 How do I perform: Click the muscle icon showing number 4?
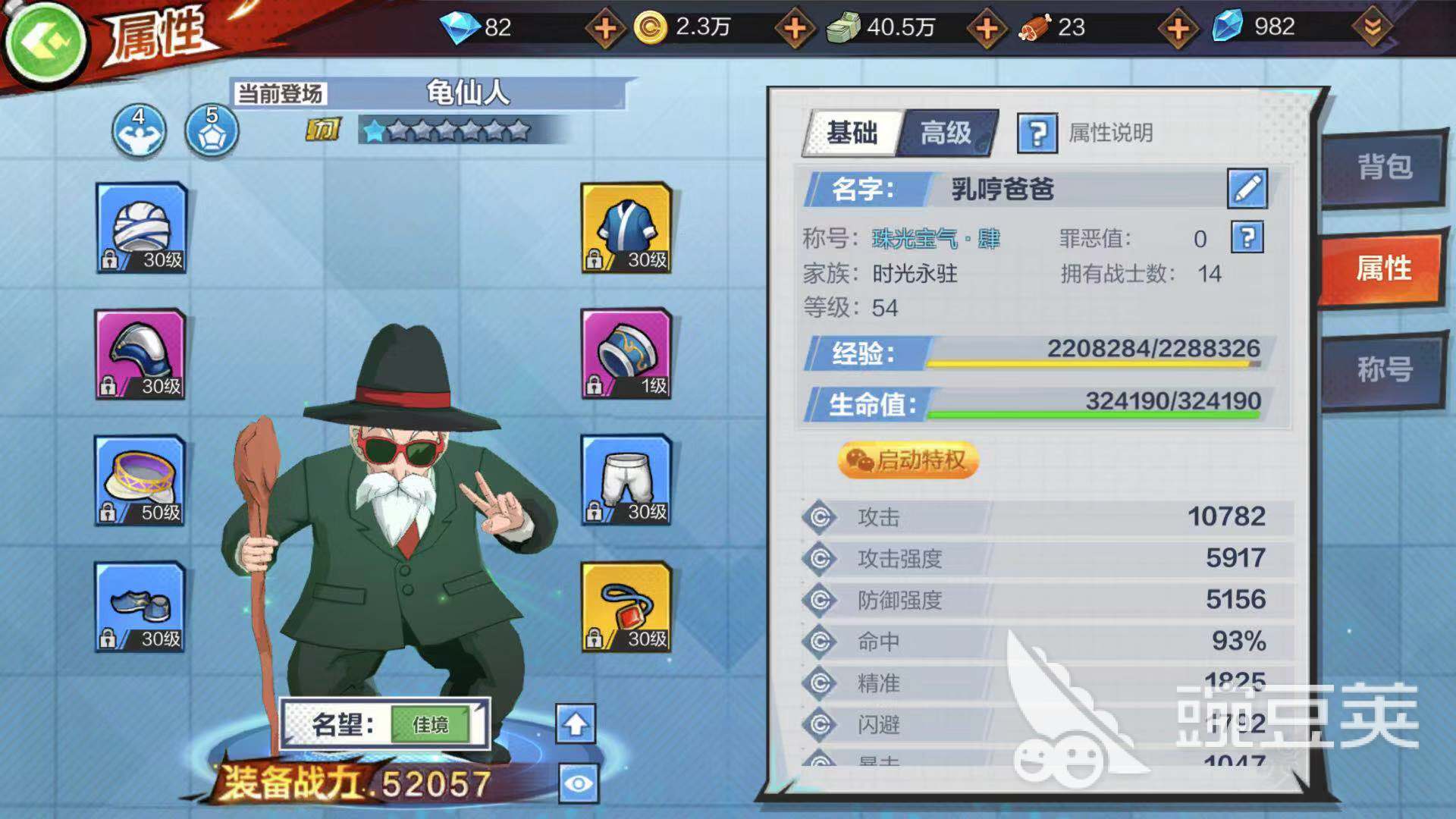(x=140, y=130)
